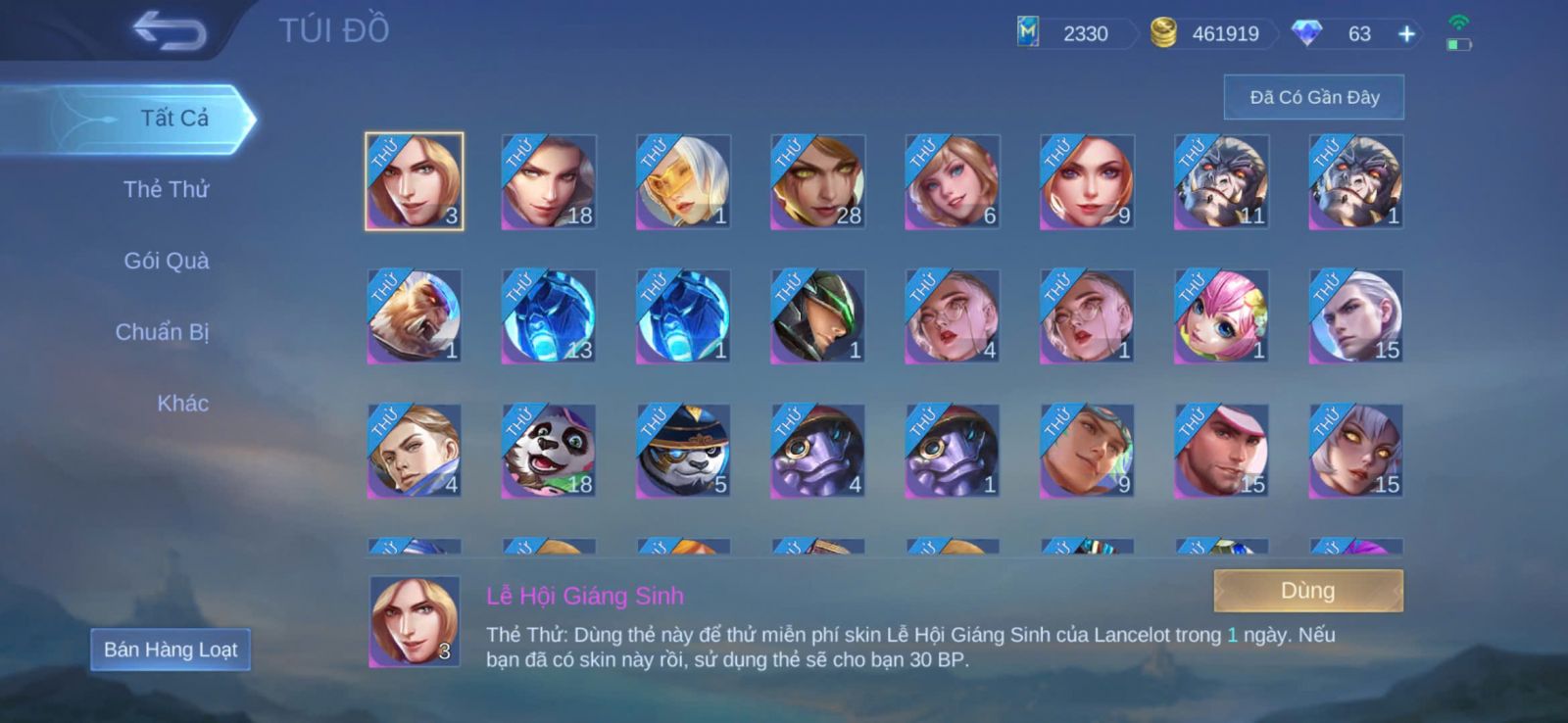The height and width of the screenshot is (723, 1568).
Task: Select the panda trial card with count 18
Action: click(548, 451)
